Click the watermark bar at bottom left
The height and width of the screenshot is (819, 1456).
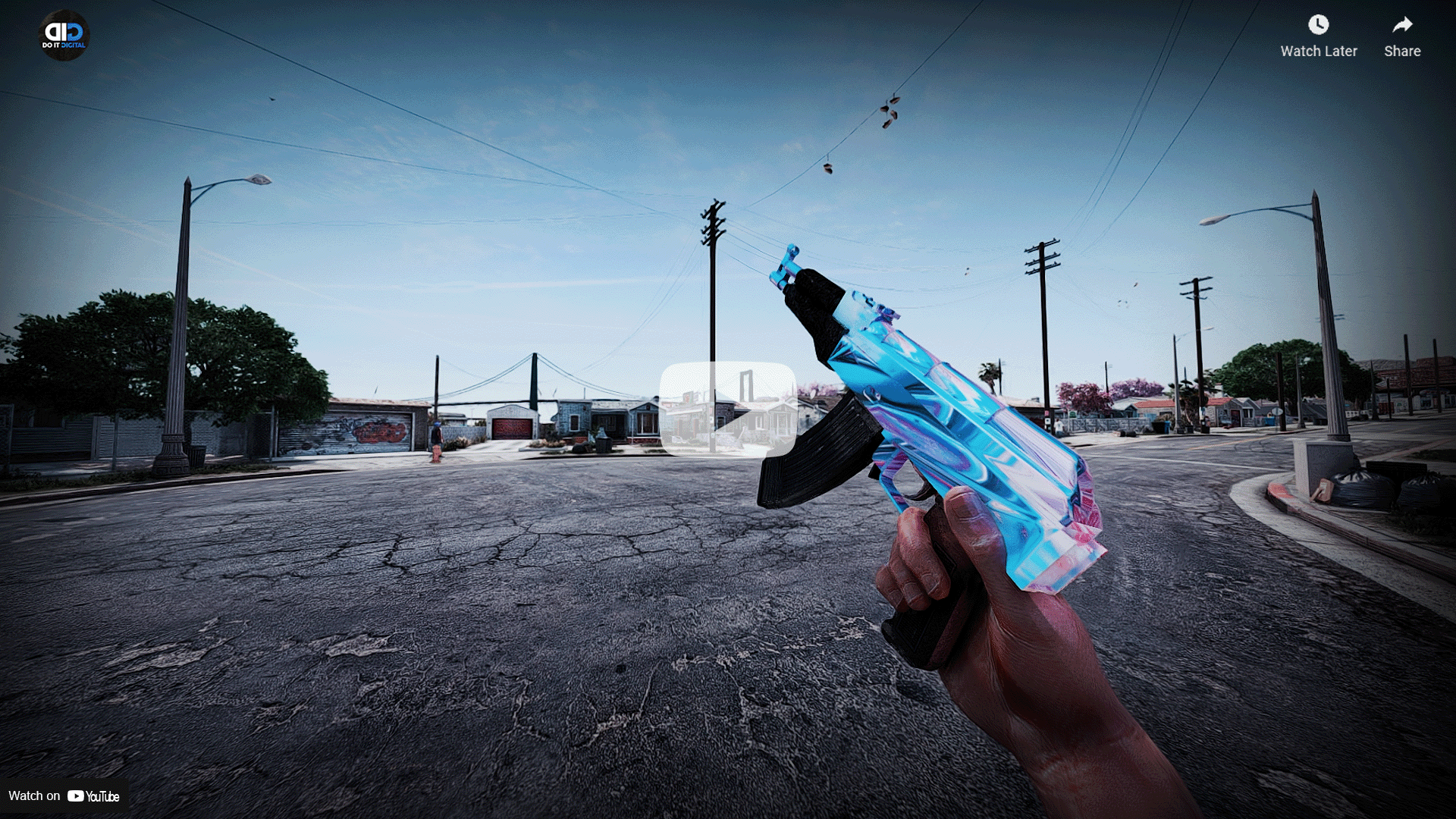point(64,796)
